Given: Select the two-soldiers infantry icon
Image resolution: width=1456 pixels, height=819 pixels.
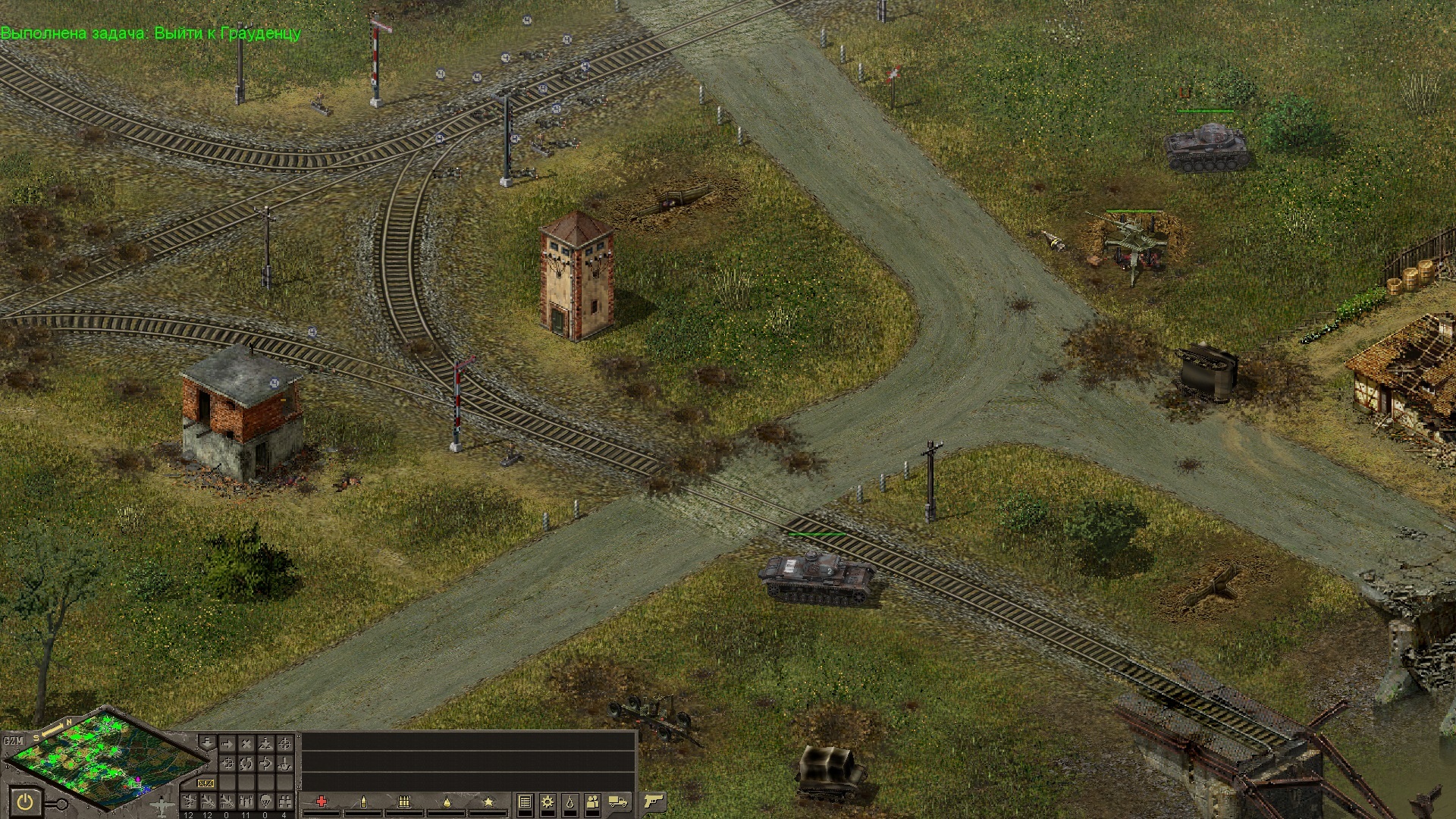Looking at the screenshot, I should 592,802.
